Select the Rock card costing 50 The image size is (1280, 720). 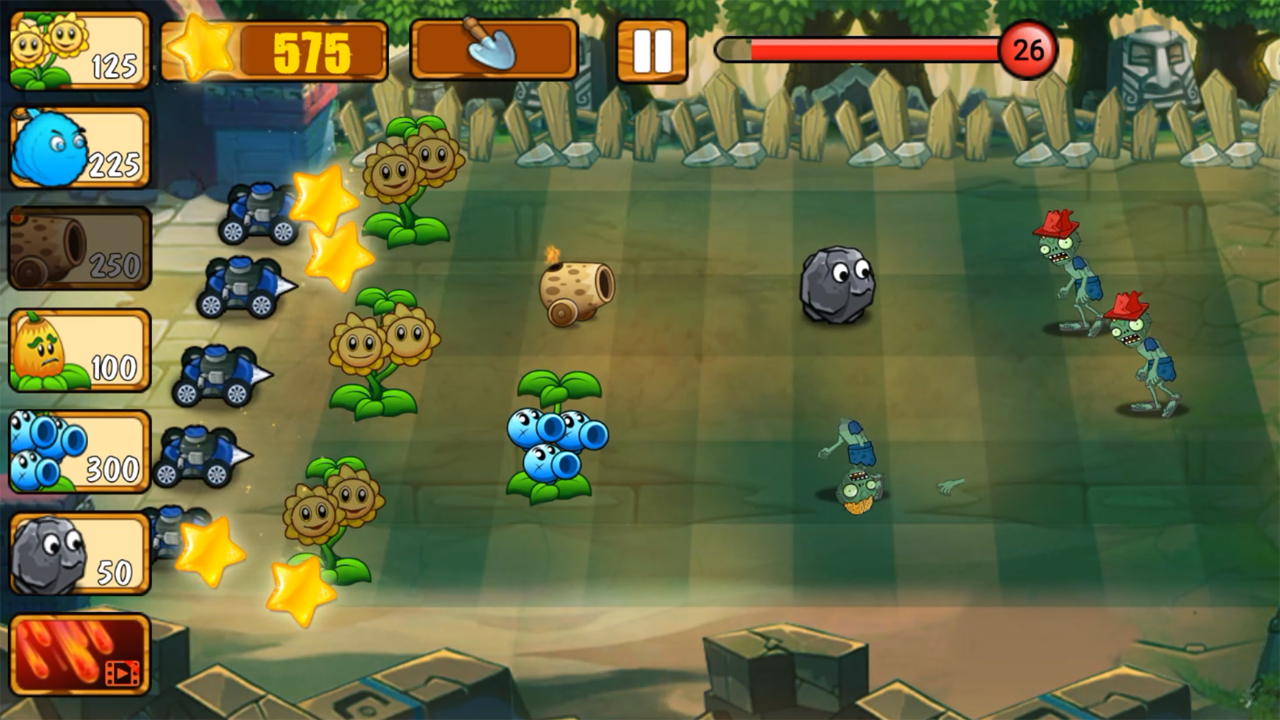[x=78, y=552]
